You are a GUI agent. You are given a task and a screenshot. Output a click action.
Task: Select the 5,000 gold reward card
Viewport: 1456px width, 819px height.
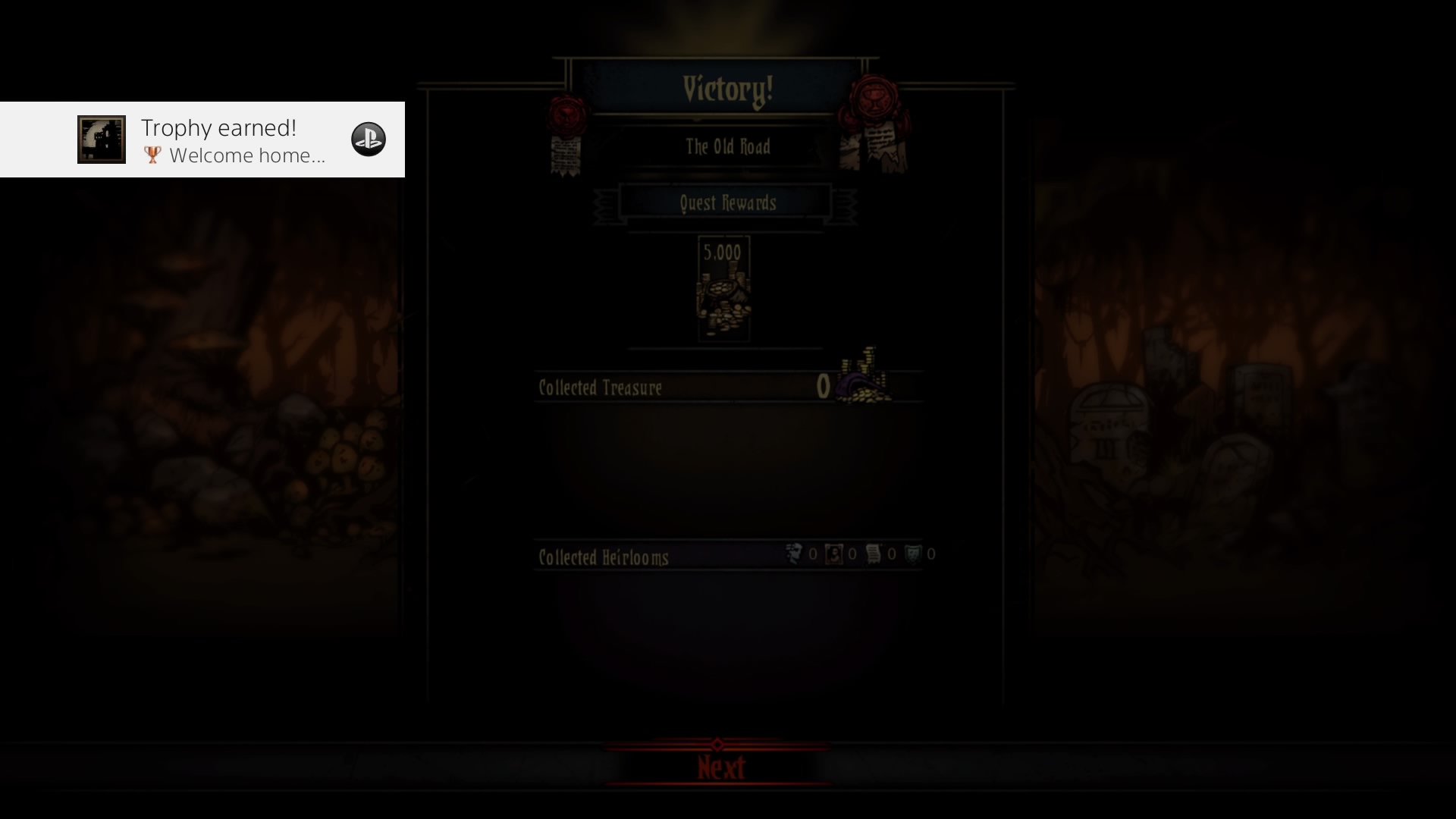coord(723,290)
